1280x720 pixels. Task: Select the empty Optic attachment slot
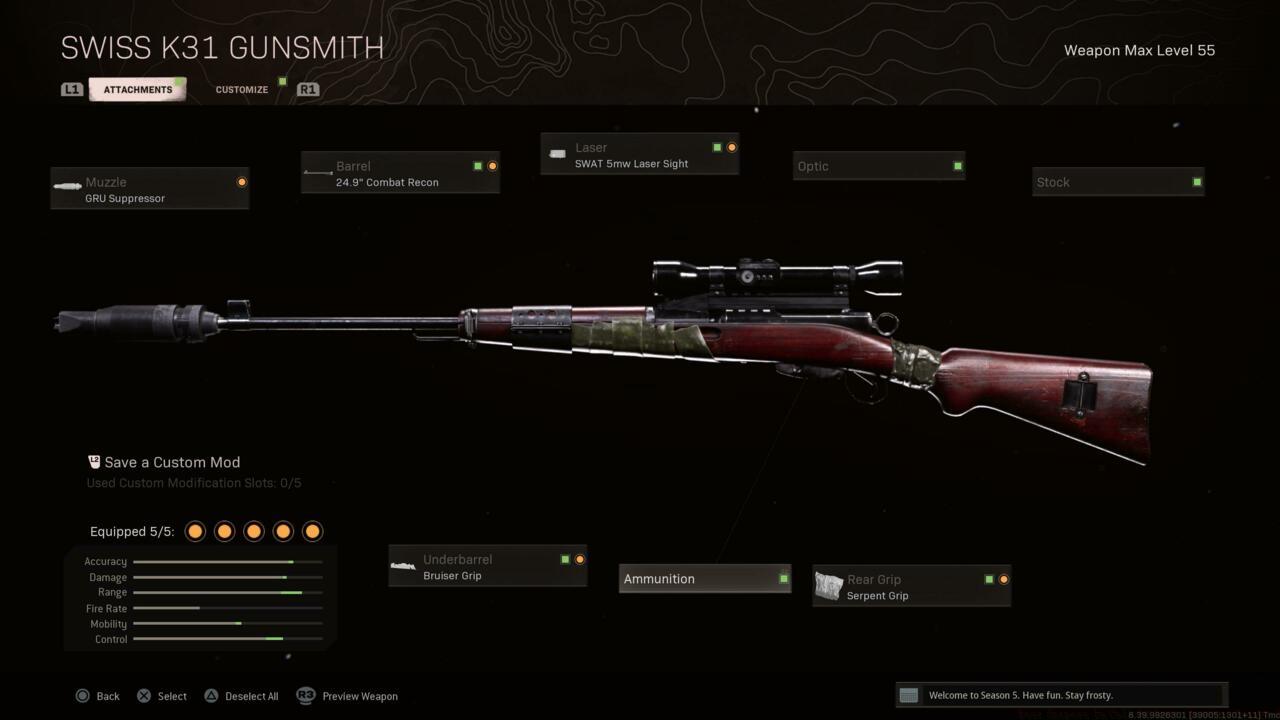pyautogui.click(x=878, y=166)
